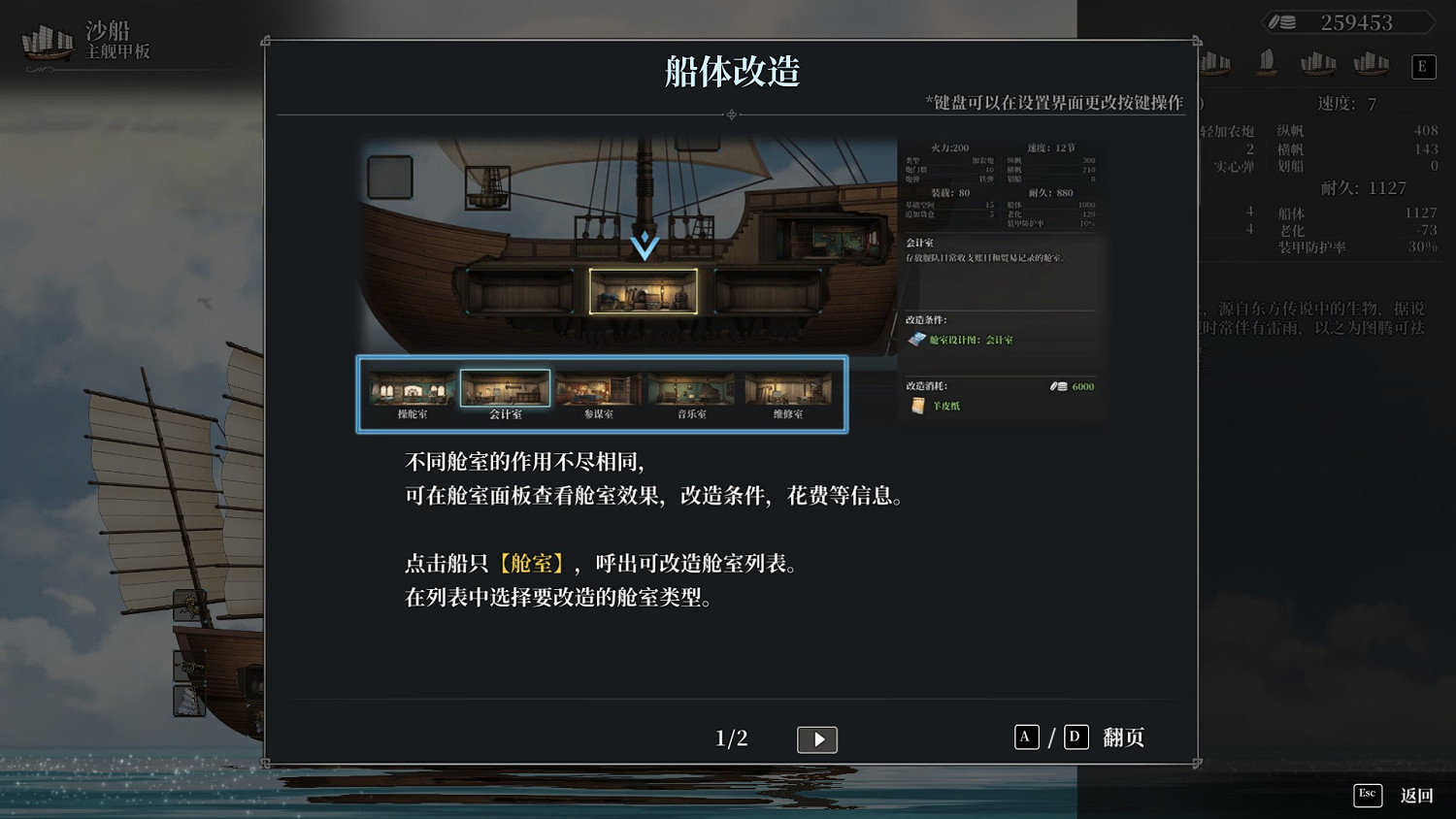Expand the blue arrow marker above the cabin
The height and width of the screenshot is (819, 1456).
(644, 246)
